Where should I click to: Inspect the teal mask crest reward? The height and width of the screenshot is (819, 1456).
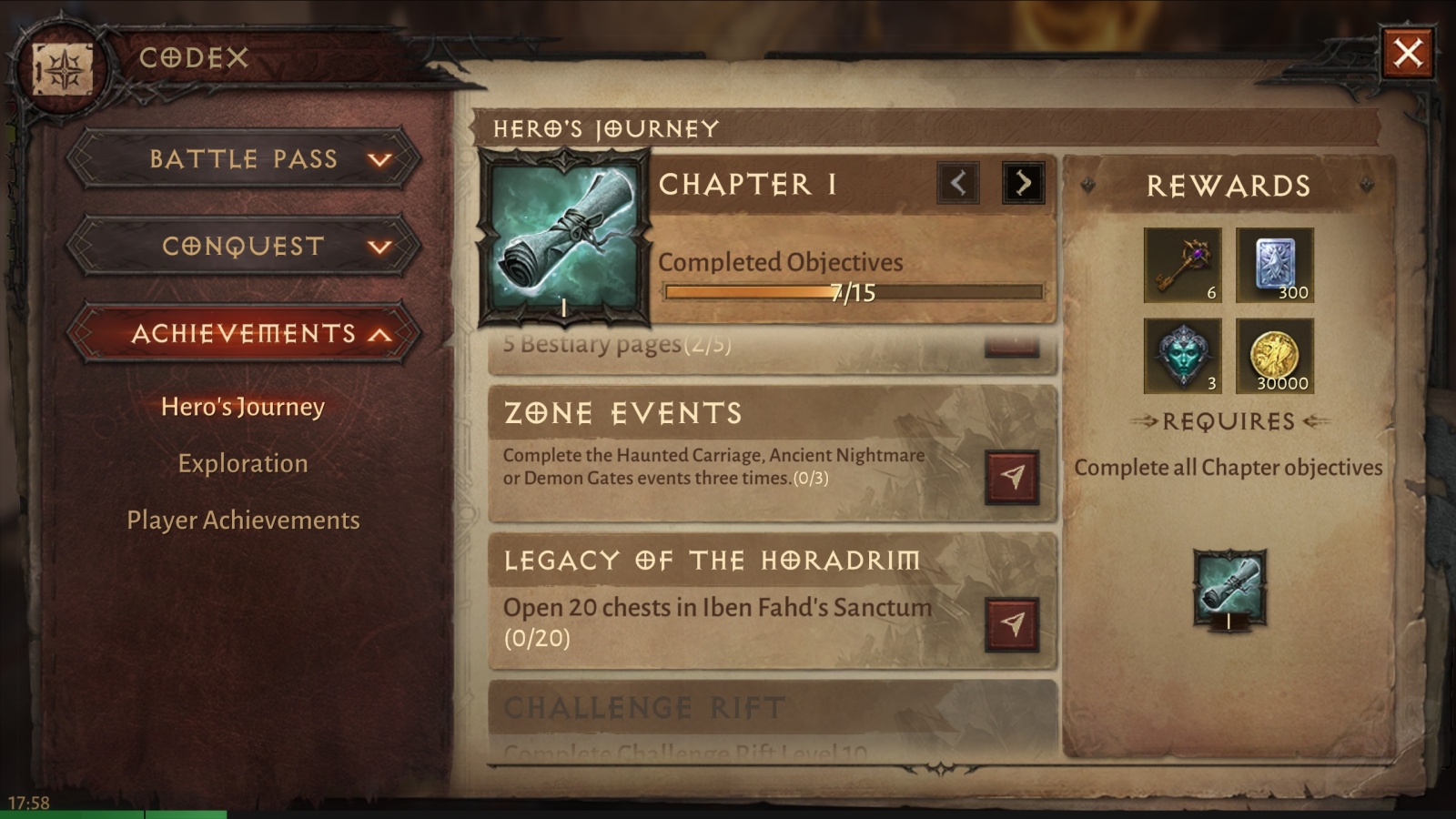(x=1182, y=356)
